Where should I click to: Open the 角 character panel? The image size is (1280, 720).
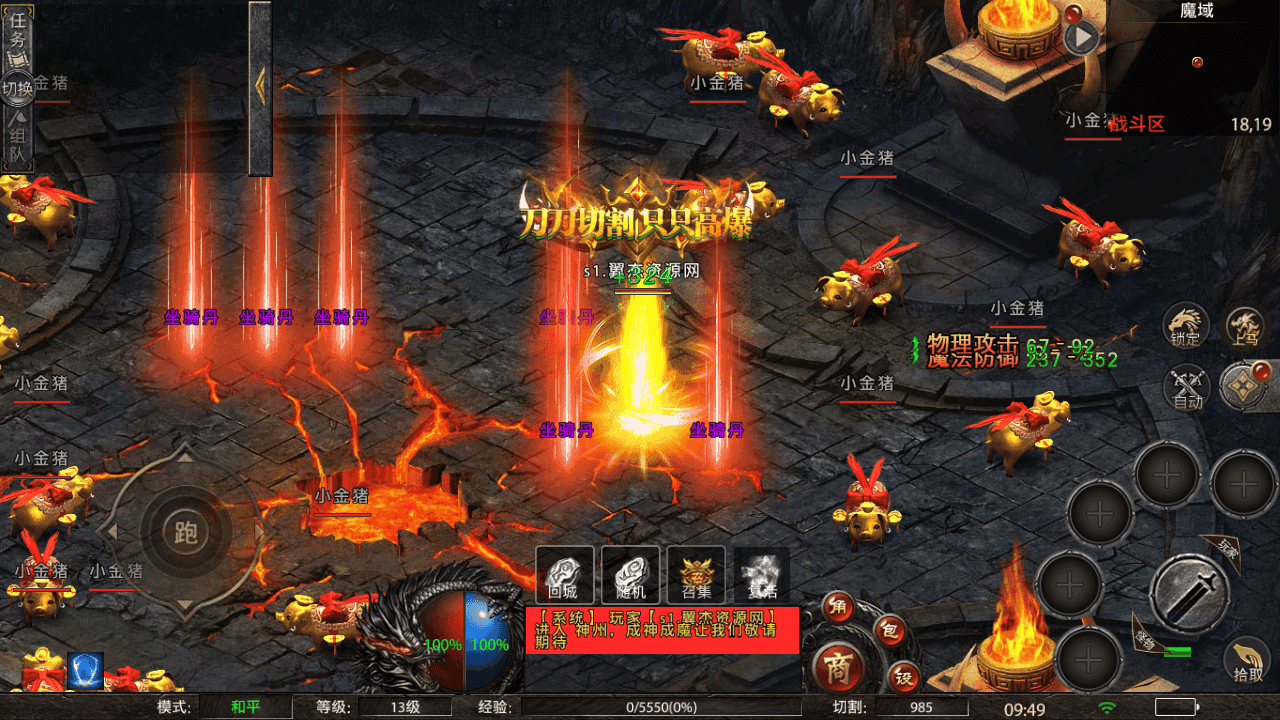coord(839,606)
